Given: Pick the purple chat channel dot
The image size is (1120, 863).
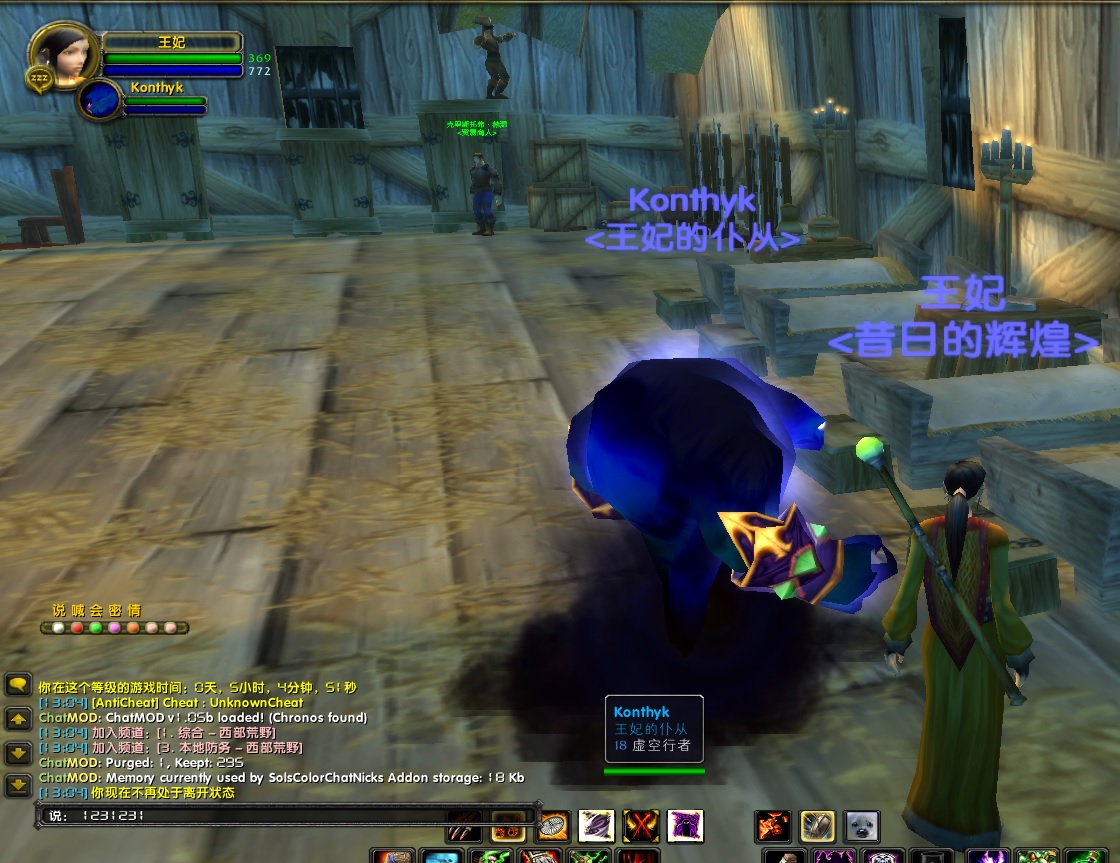Looking at the screenshot, I should pyautogui.click(x=114, y=628).
